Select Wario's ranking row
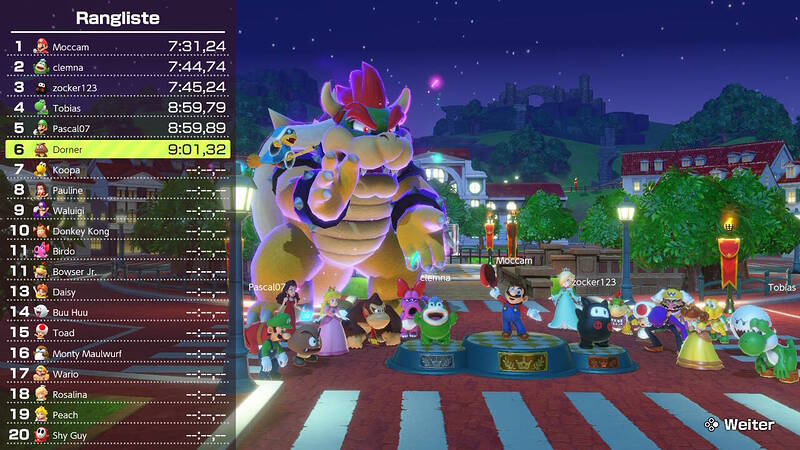Image resolution: width=800 pixels, height=450 pixels. 118,374
